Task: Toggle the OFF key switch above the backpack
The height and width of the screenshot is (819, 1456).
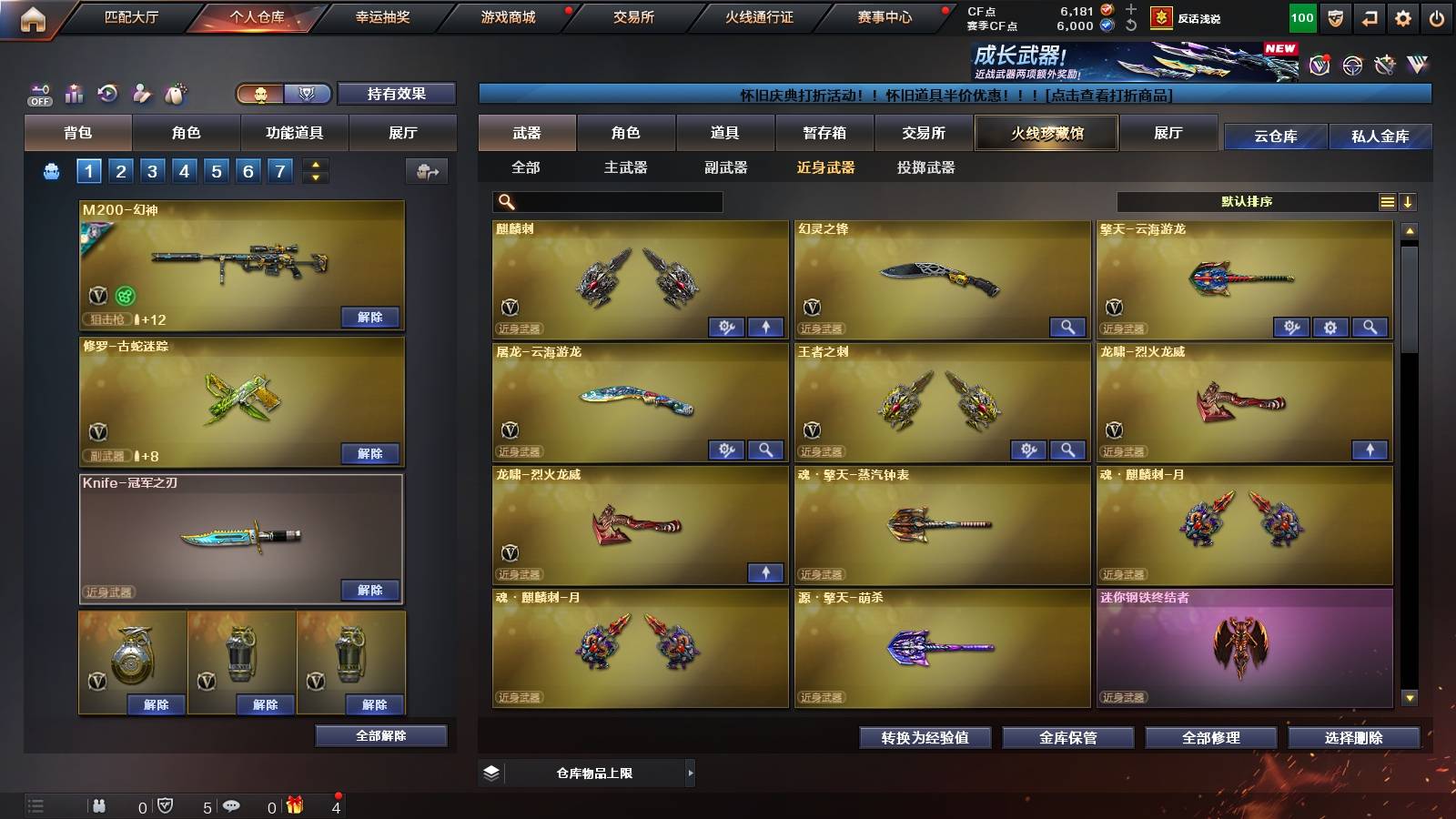Action: coord(40,92)
